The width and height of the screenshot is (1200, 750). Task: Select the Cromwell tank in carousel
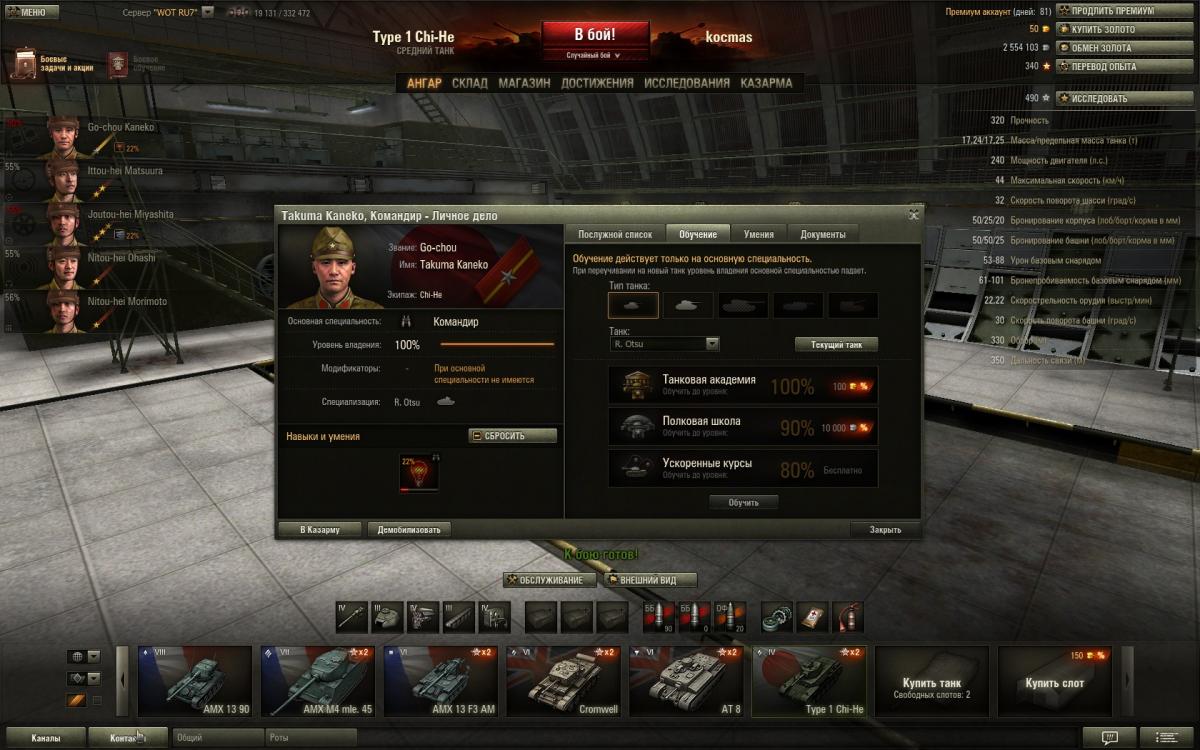coord(563,681)
